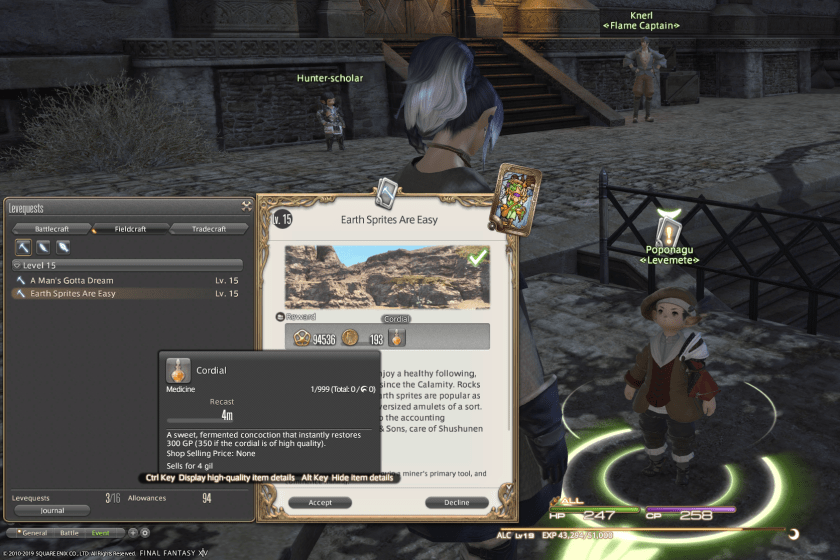Show the Battle chat log tab
This screenshot has height=560, width=840.
68,533
